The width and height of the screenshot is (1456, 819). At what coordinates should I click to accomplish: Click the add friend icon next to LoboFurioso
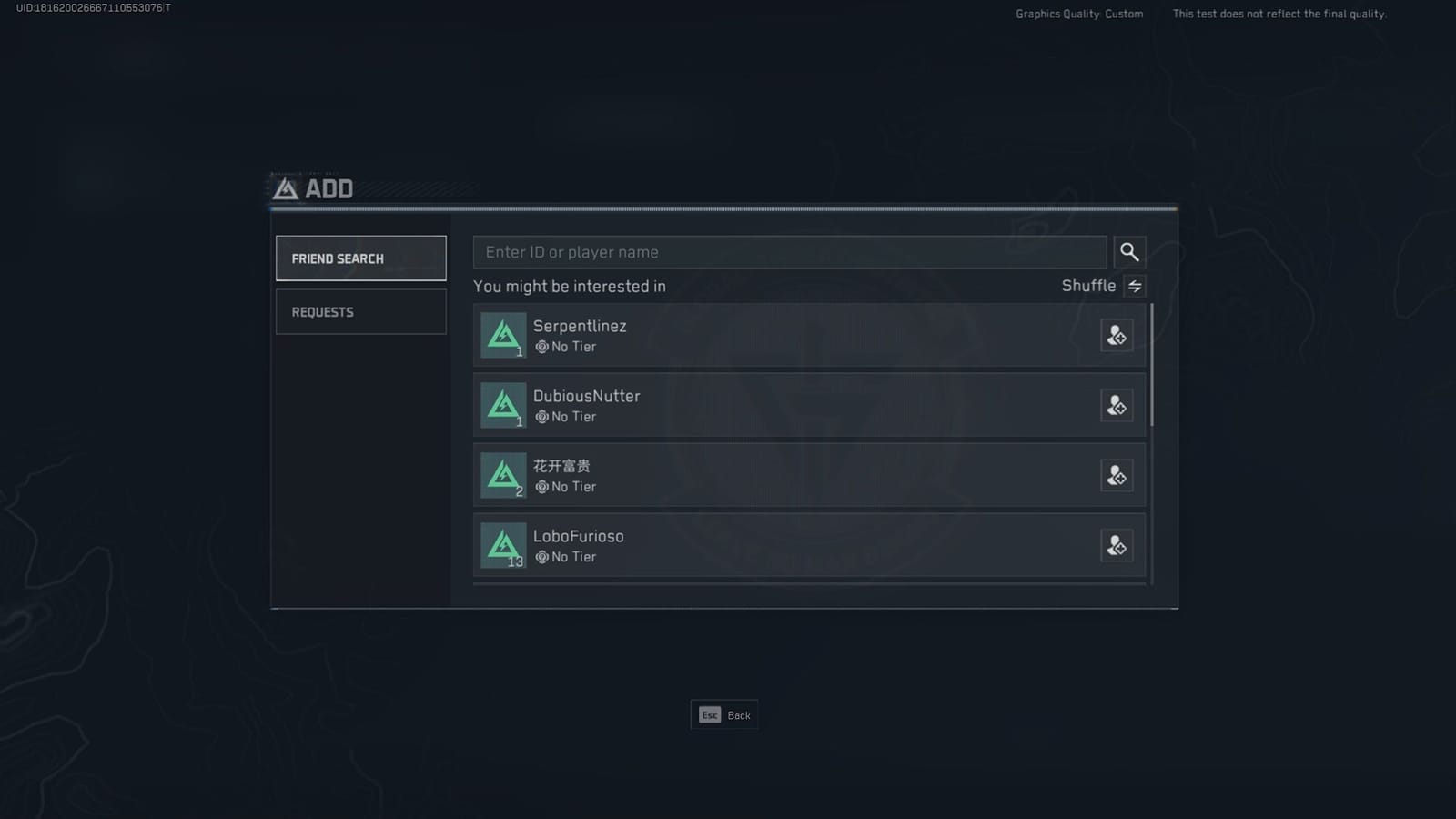[x=1117, y=545]
